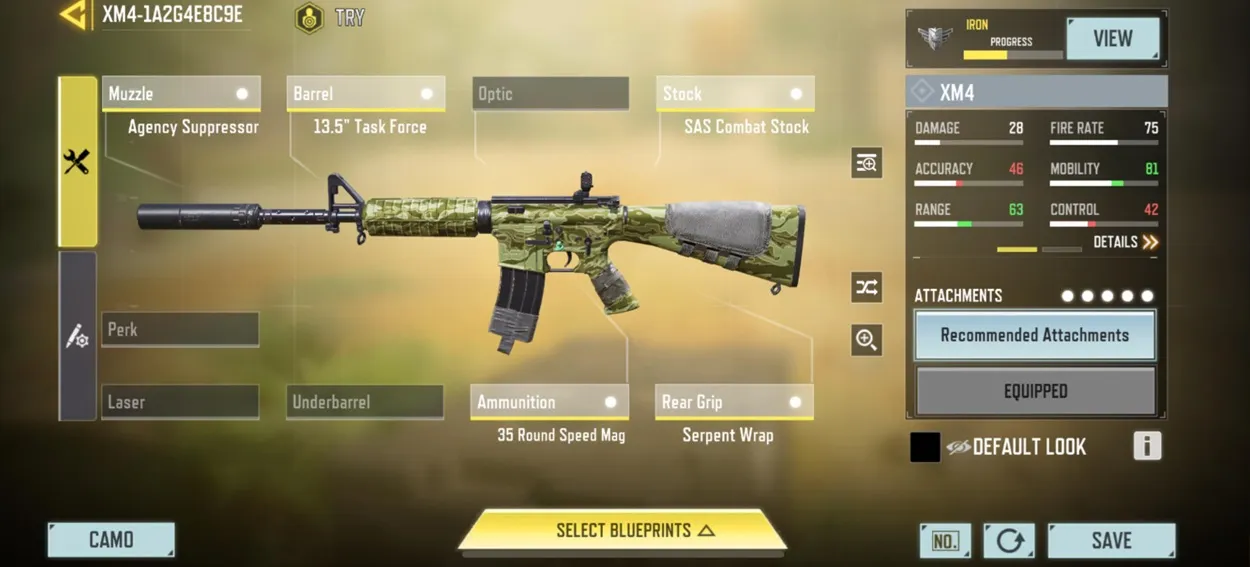
Task: Go back using the yellow arrow
Action: click(x=73, y=15)
